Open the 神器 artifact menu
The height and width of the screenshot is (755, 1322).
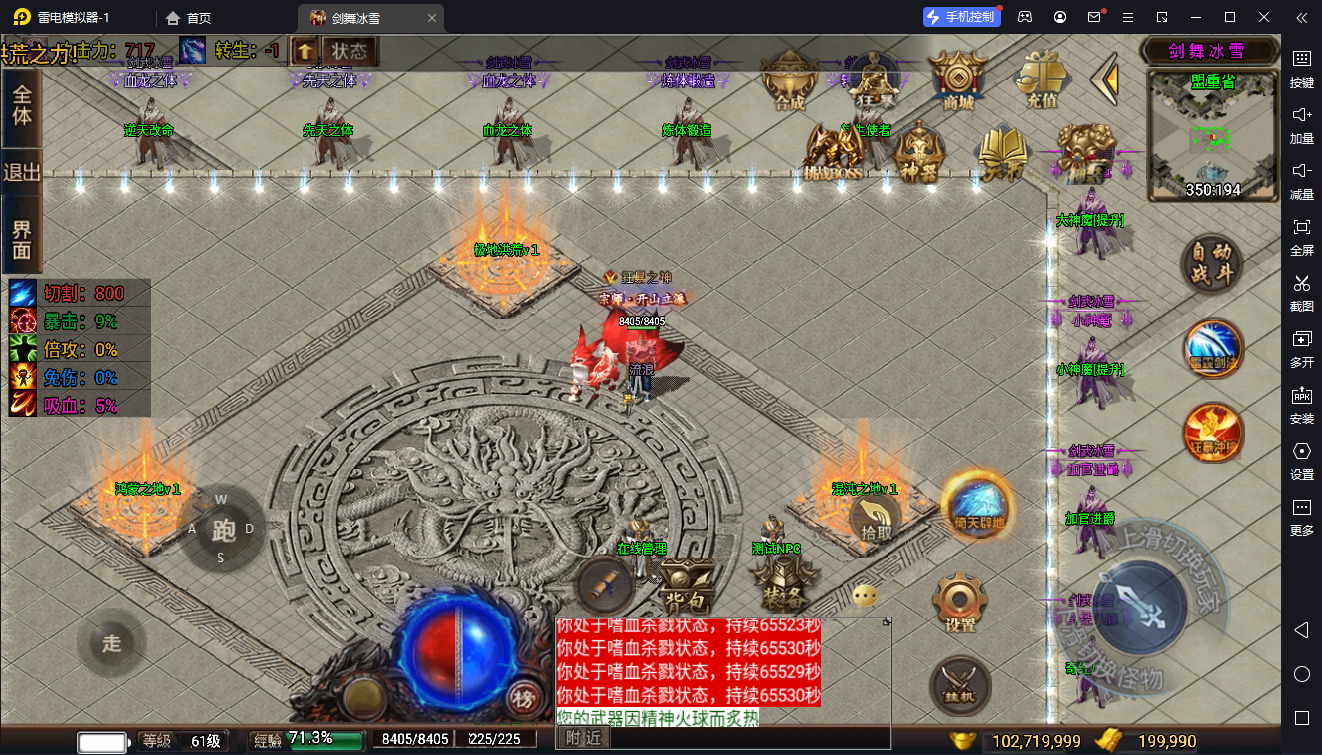click(x=918, y=153)
